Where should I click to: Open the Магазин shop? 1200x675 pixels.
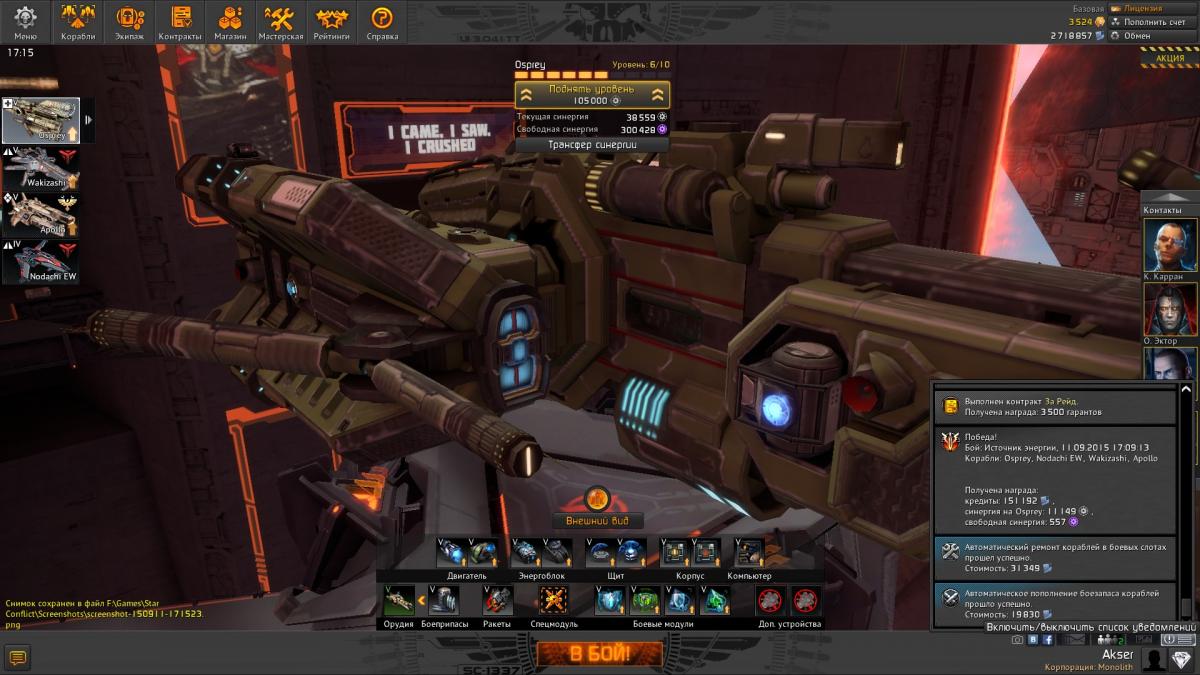230,22
